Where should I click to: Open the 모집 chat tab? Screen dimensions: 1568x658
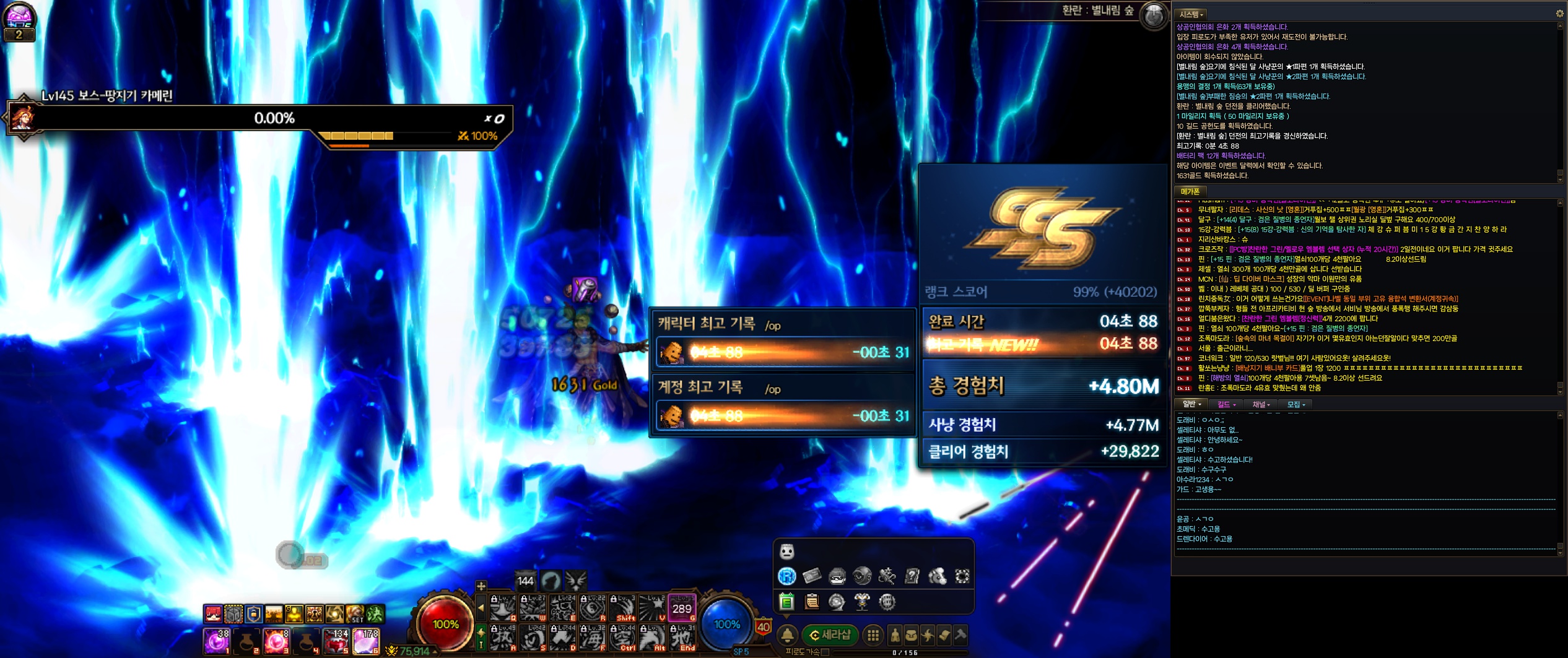[1296, 404]
